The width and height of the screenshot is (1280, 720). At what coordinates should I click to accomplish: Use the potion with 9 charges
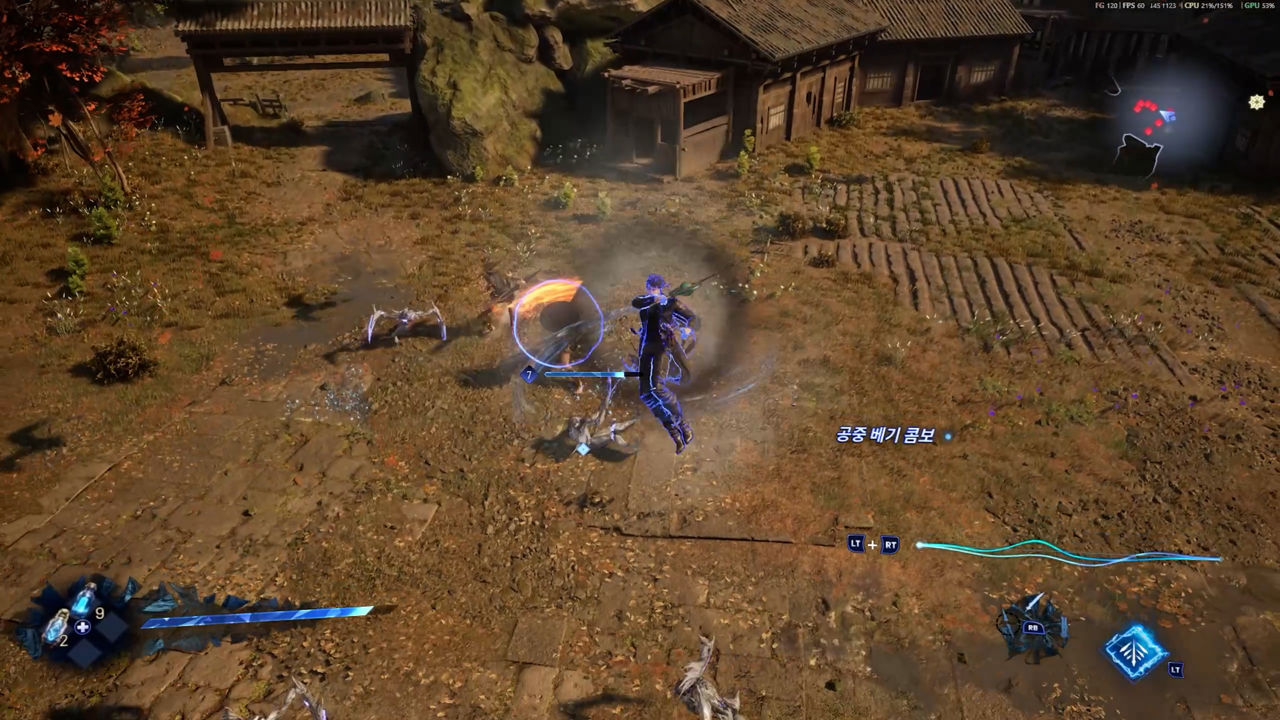[x=82, y=600]
